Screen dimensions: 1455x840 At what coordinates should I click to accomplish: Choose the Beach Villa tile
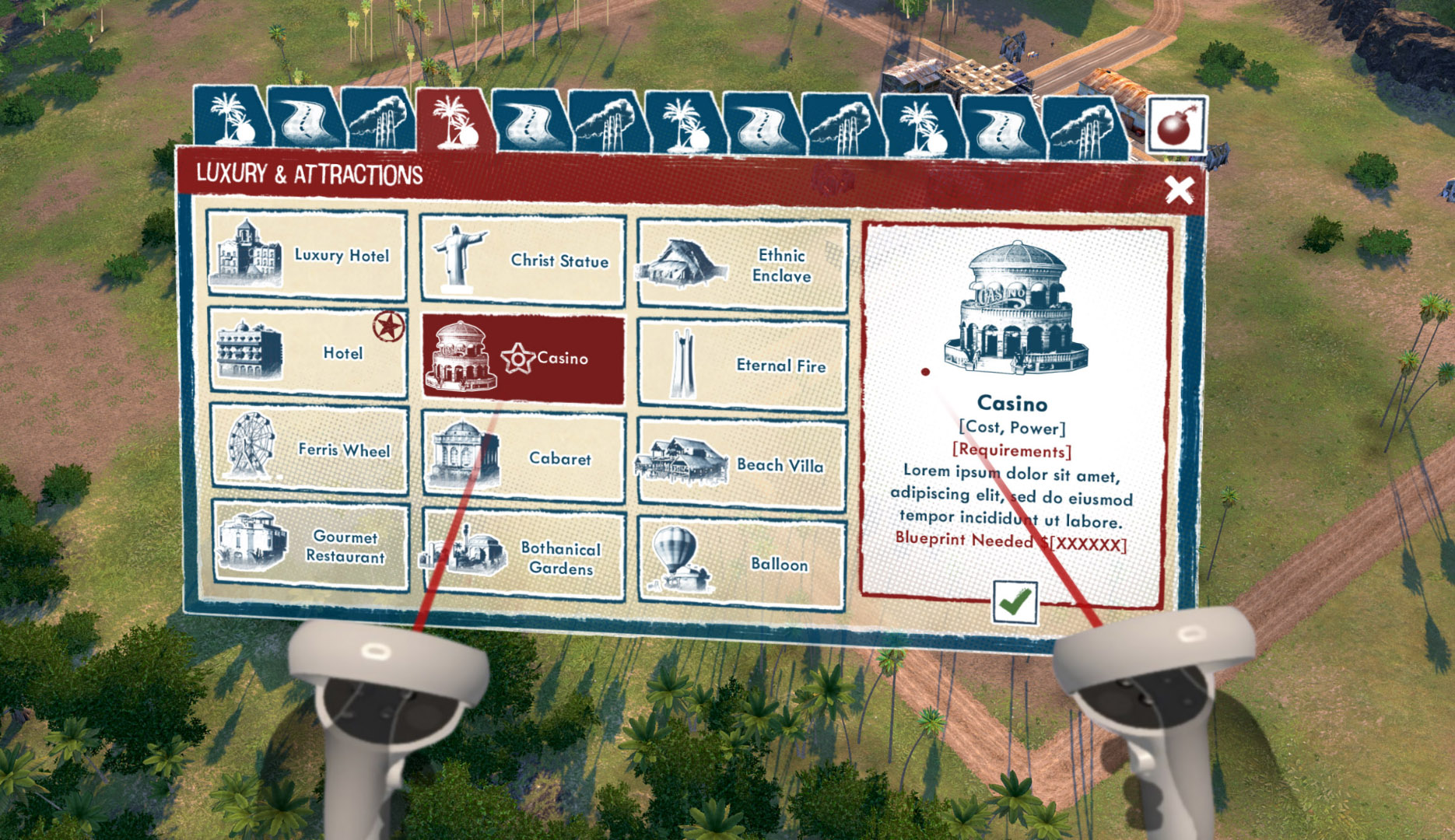point(742,464)
